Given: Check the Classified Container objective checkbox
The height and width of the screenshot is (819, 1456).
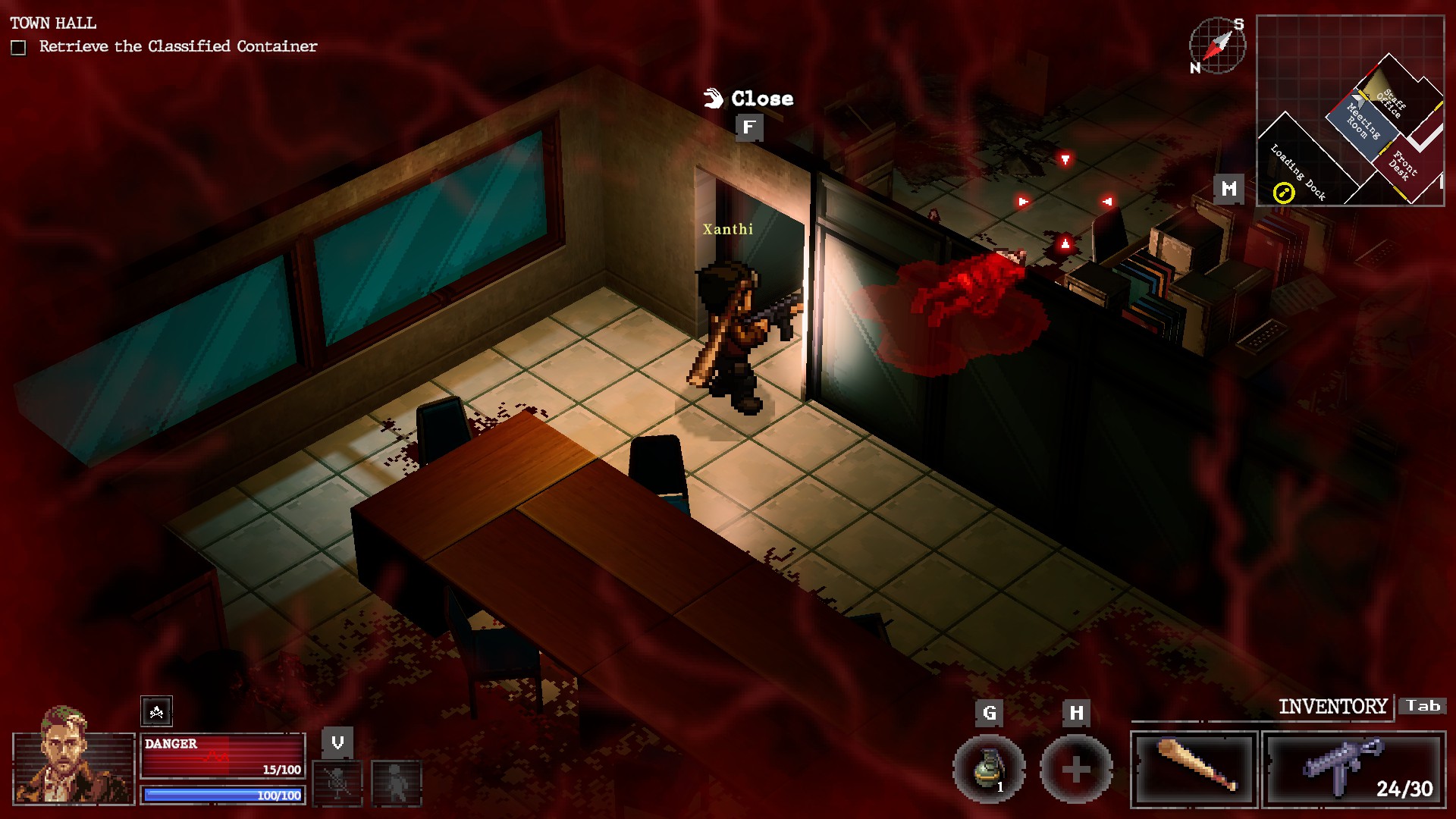Looking at the screenshot, I should [x=19, y=48].
